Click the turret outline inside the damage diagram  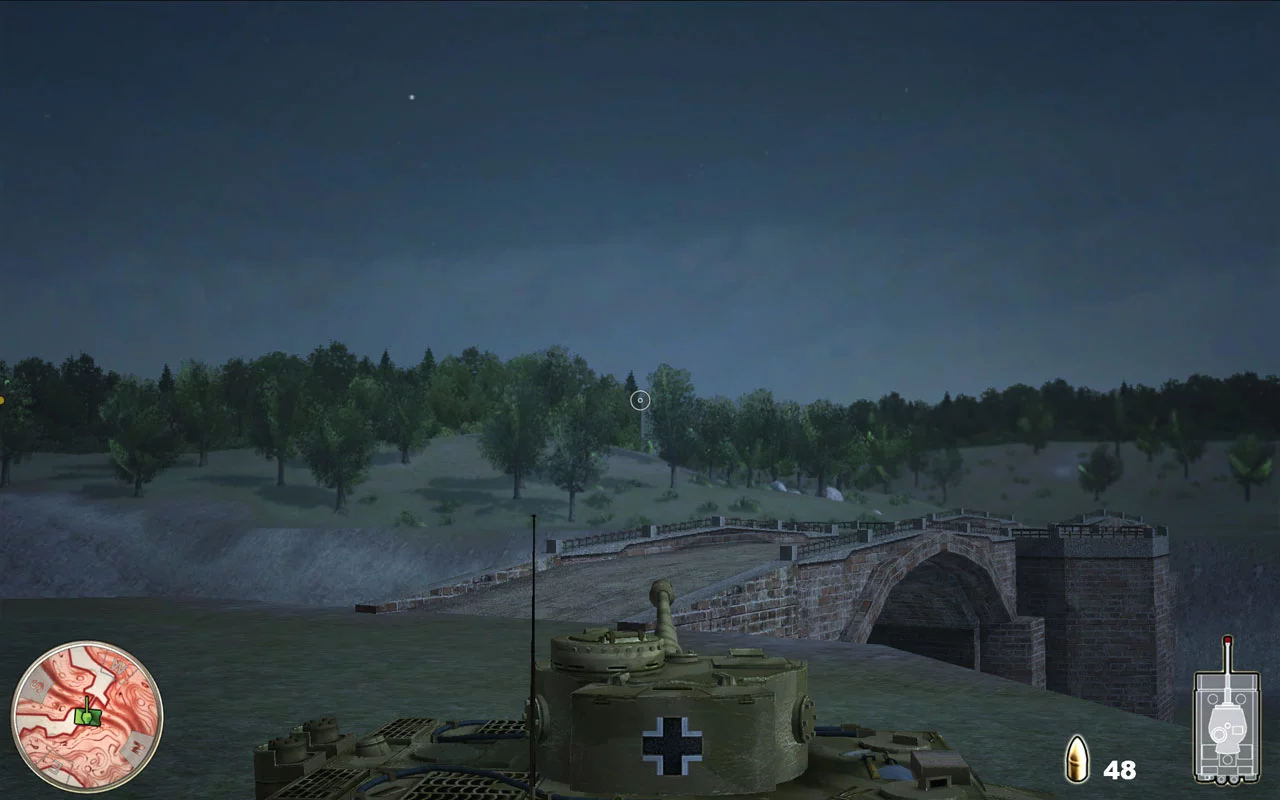point(1226,727)
